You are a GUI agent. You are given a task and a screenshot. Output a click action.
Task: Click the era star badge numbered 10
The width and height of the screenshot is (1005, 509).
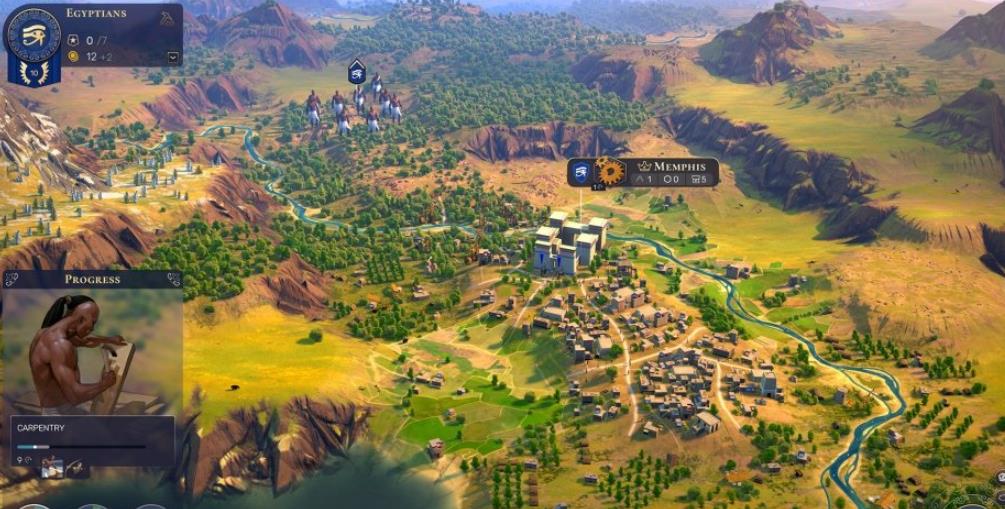click(x=34, y=73)
